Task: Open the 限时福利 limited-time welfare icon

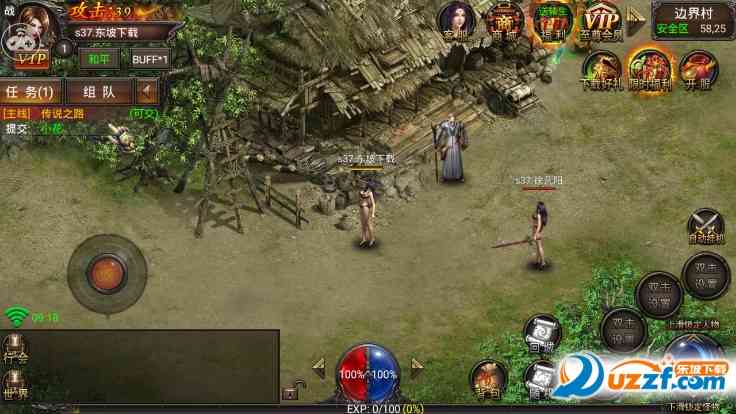Action: 647,70
